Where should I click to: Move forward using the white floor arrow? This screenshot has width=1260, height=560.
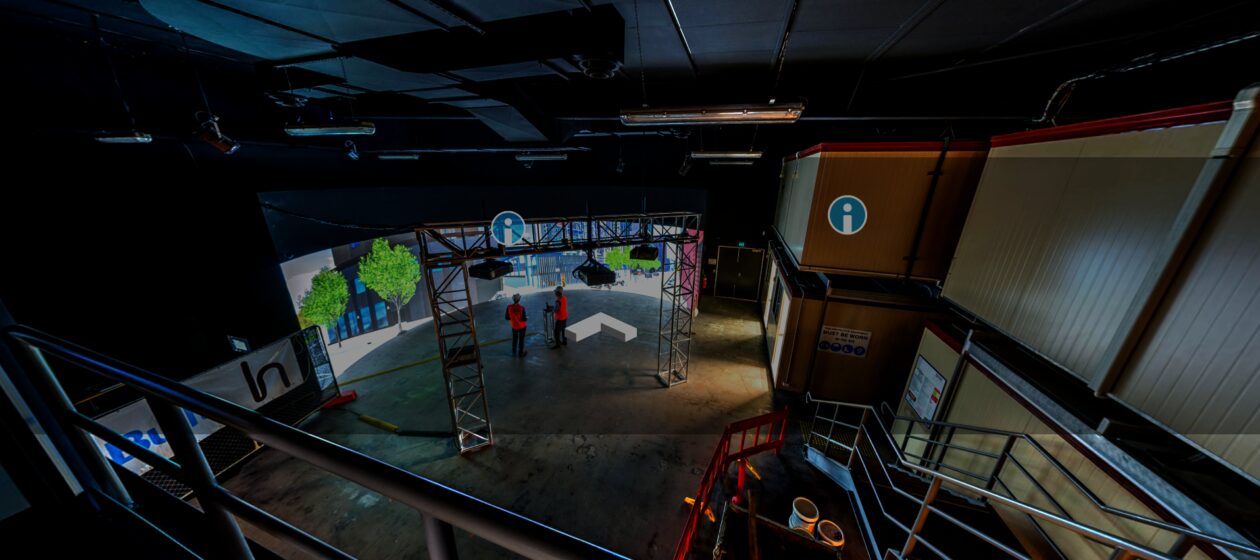(x=602, y=326)
